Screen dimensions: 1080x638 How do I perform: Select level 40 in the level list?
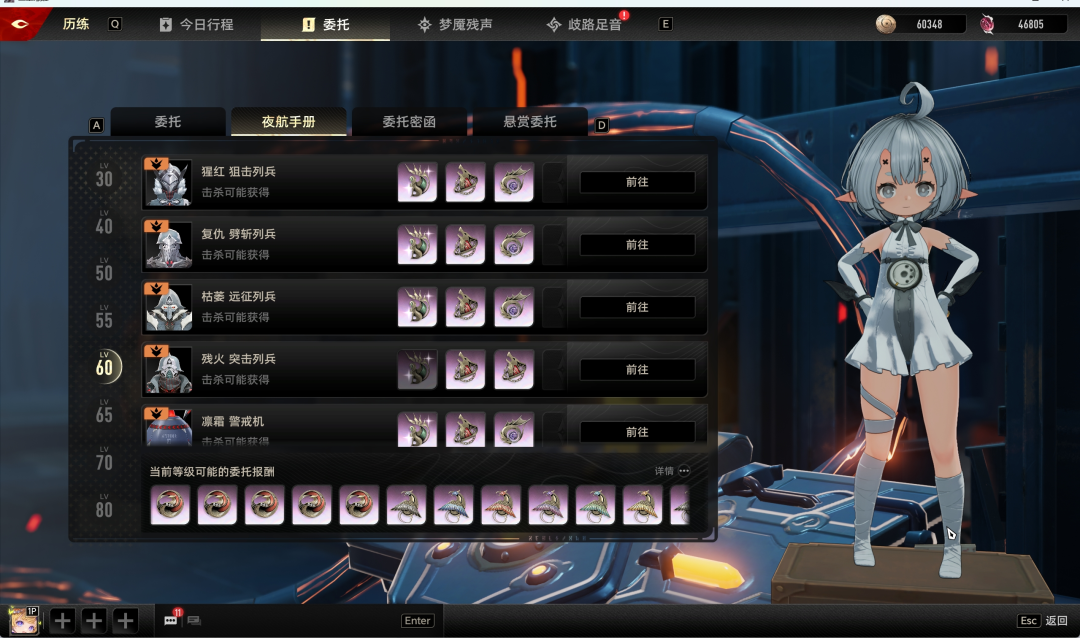point(104,224)
